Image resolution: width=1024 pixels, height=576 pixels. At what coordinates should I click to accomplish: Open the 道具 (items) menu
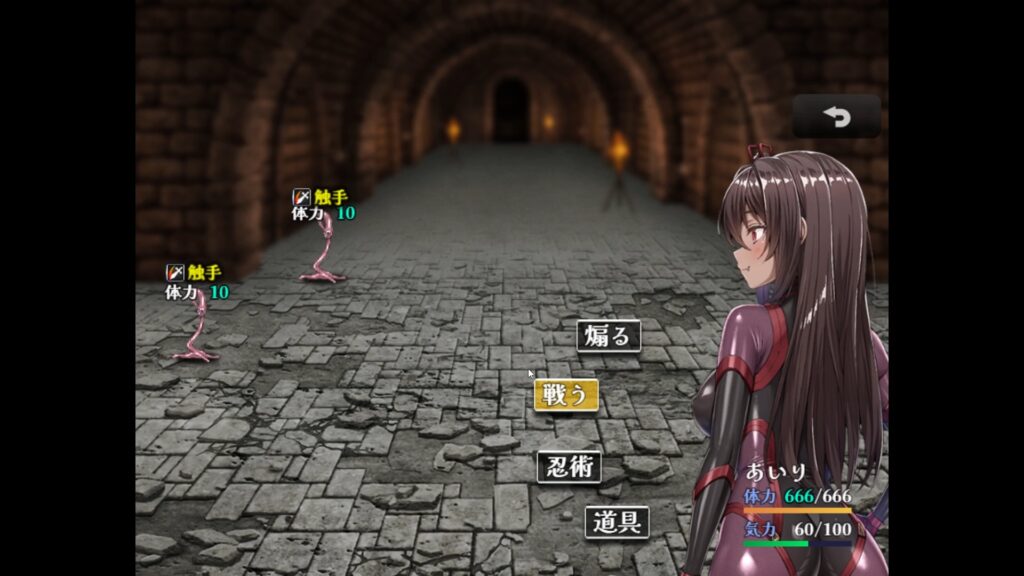(617, 521)
